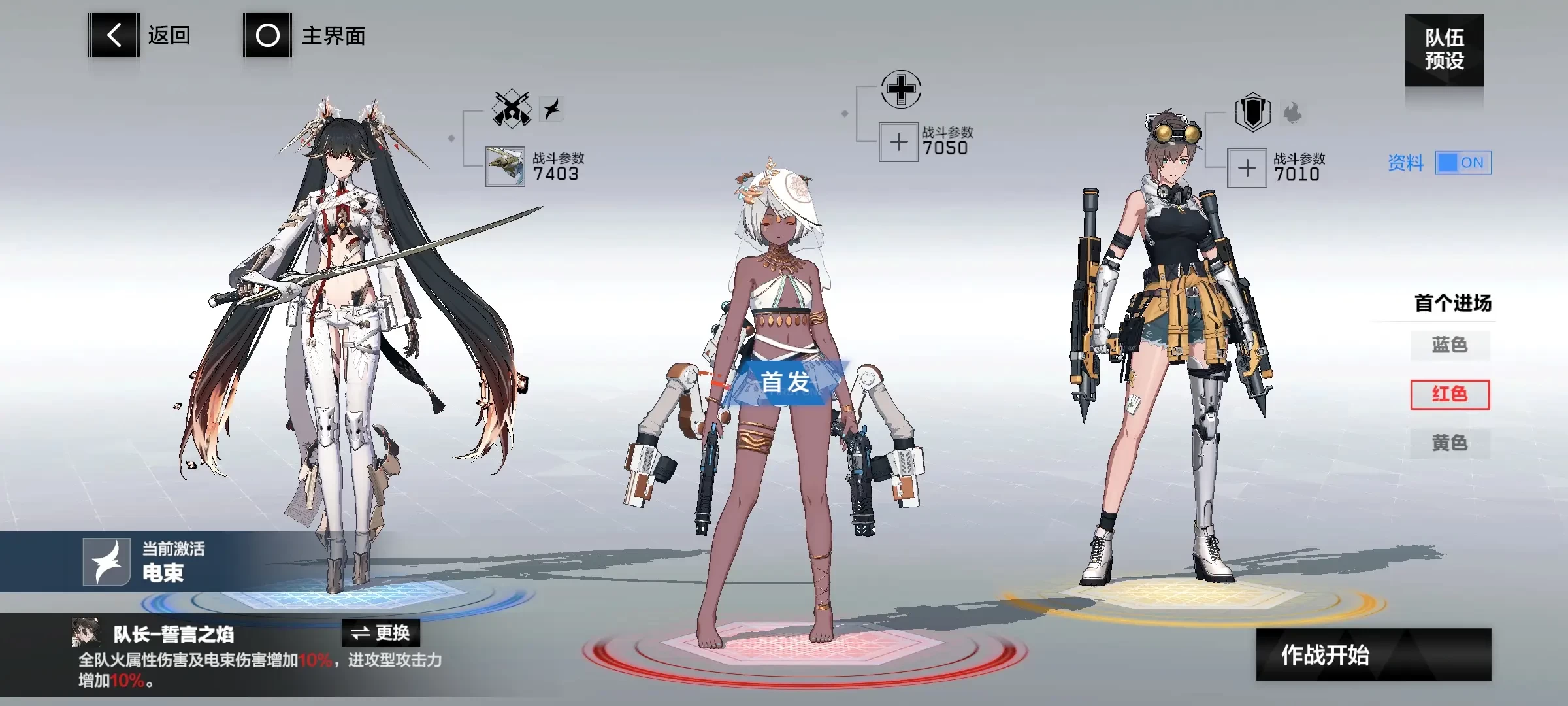This screenshot has height=706, width=1568.
Task: Click the shield tank class icon
Action: click(1252, 112)
